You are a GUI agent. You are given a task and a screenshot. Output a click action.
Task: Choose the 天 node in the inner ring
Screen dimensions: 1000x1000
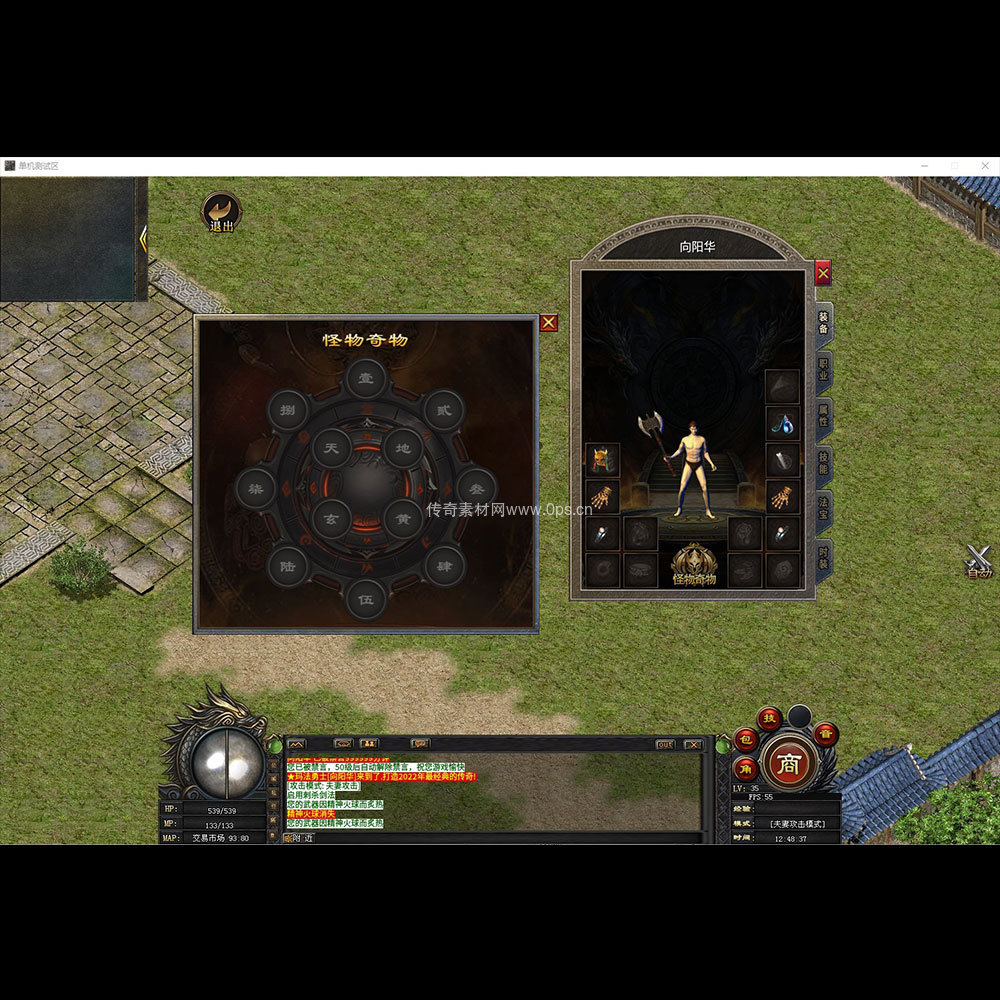pos(331,449)
